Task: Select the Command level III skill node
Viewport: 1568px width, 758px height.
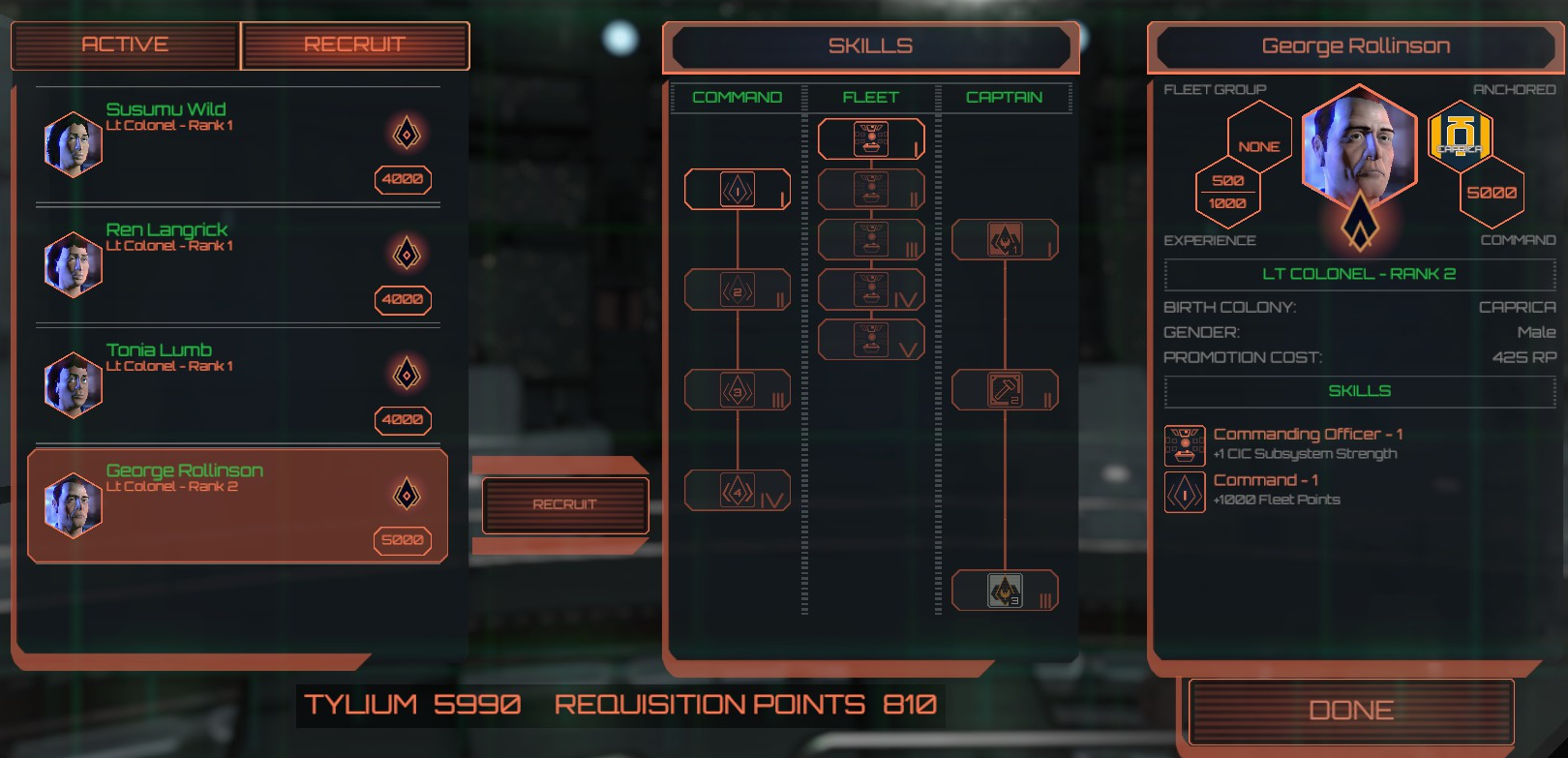Action: (738, 390)
